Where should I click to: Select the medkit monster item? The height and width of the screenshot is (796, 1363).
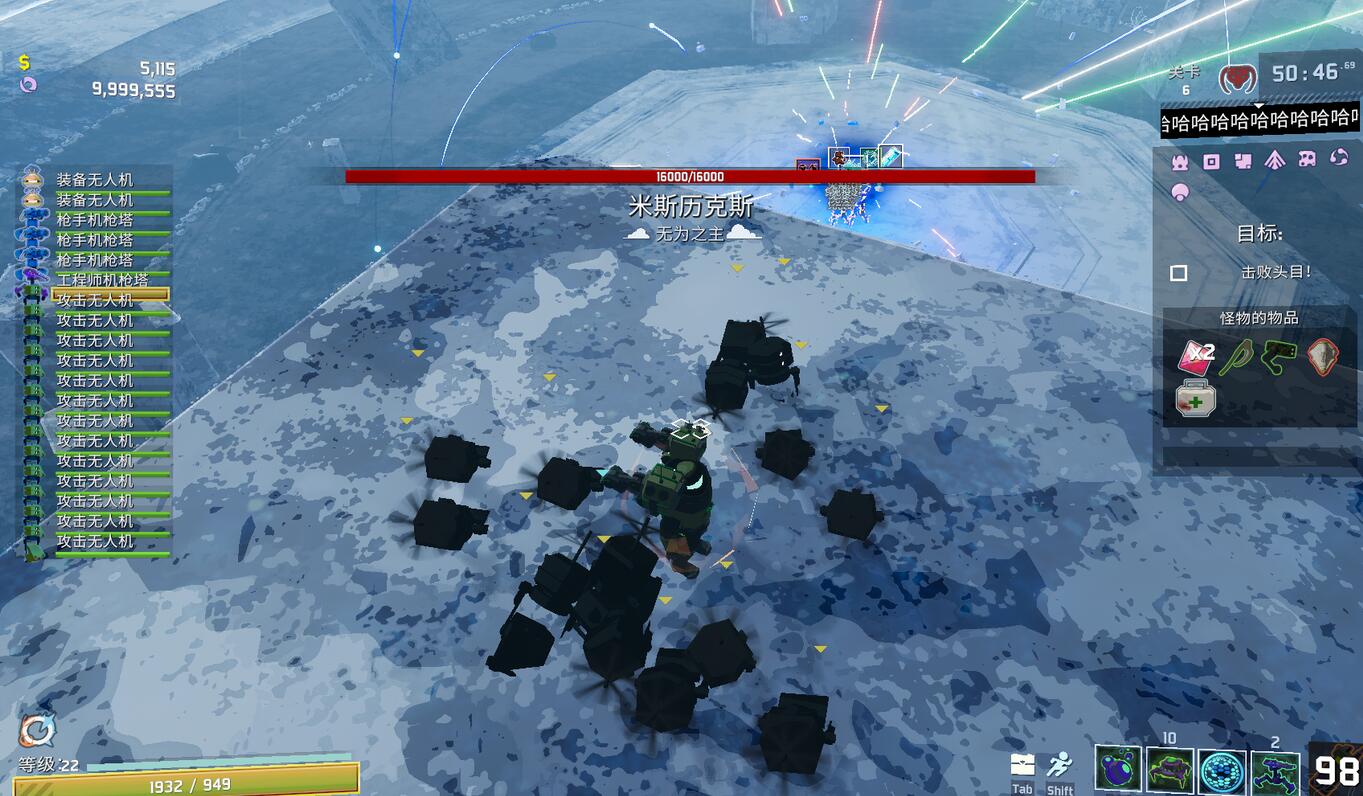pyautogui.click(x=1196, y=399)
